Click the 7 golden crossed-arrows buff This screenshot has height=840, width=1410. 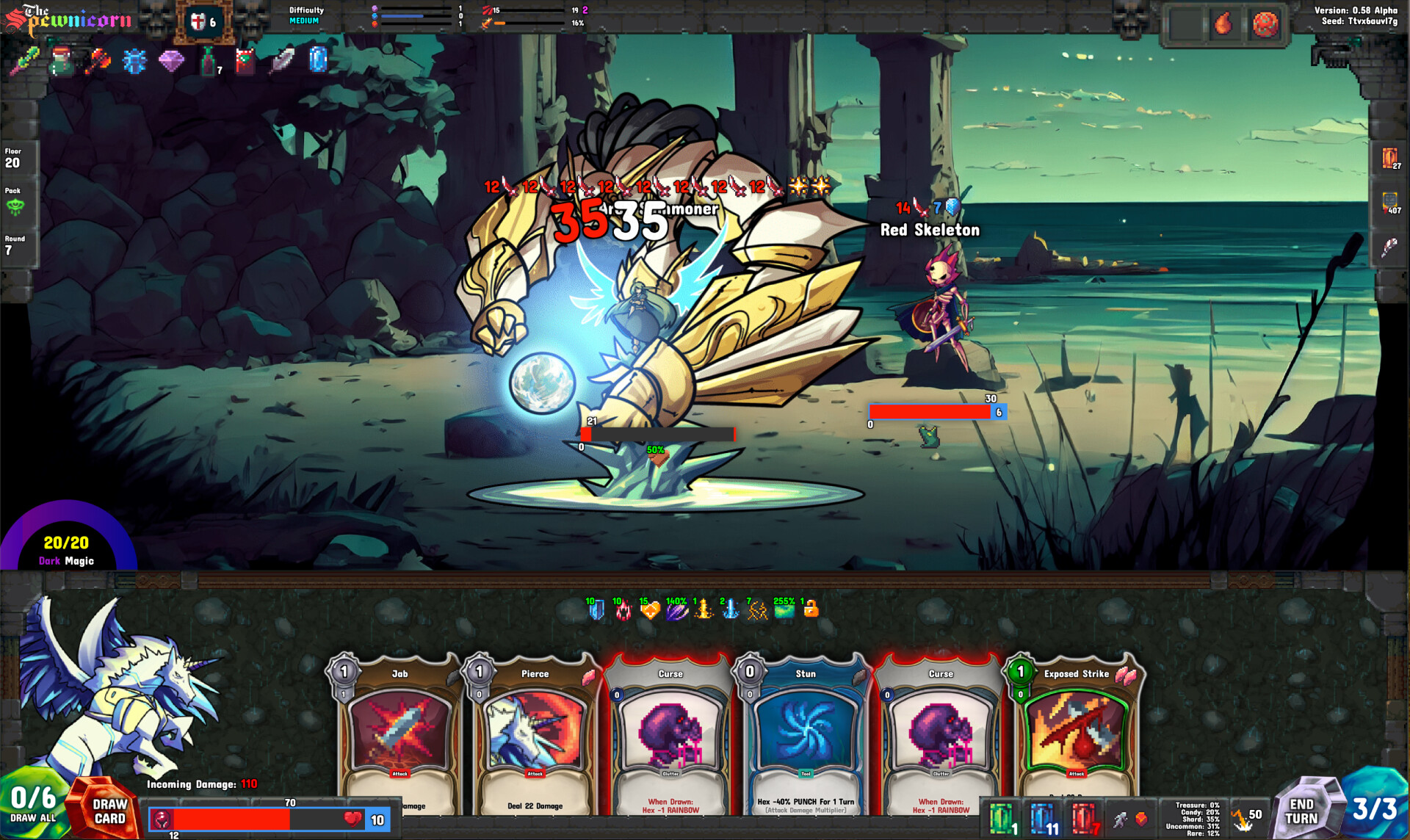[x=756, y=612]
